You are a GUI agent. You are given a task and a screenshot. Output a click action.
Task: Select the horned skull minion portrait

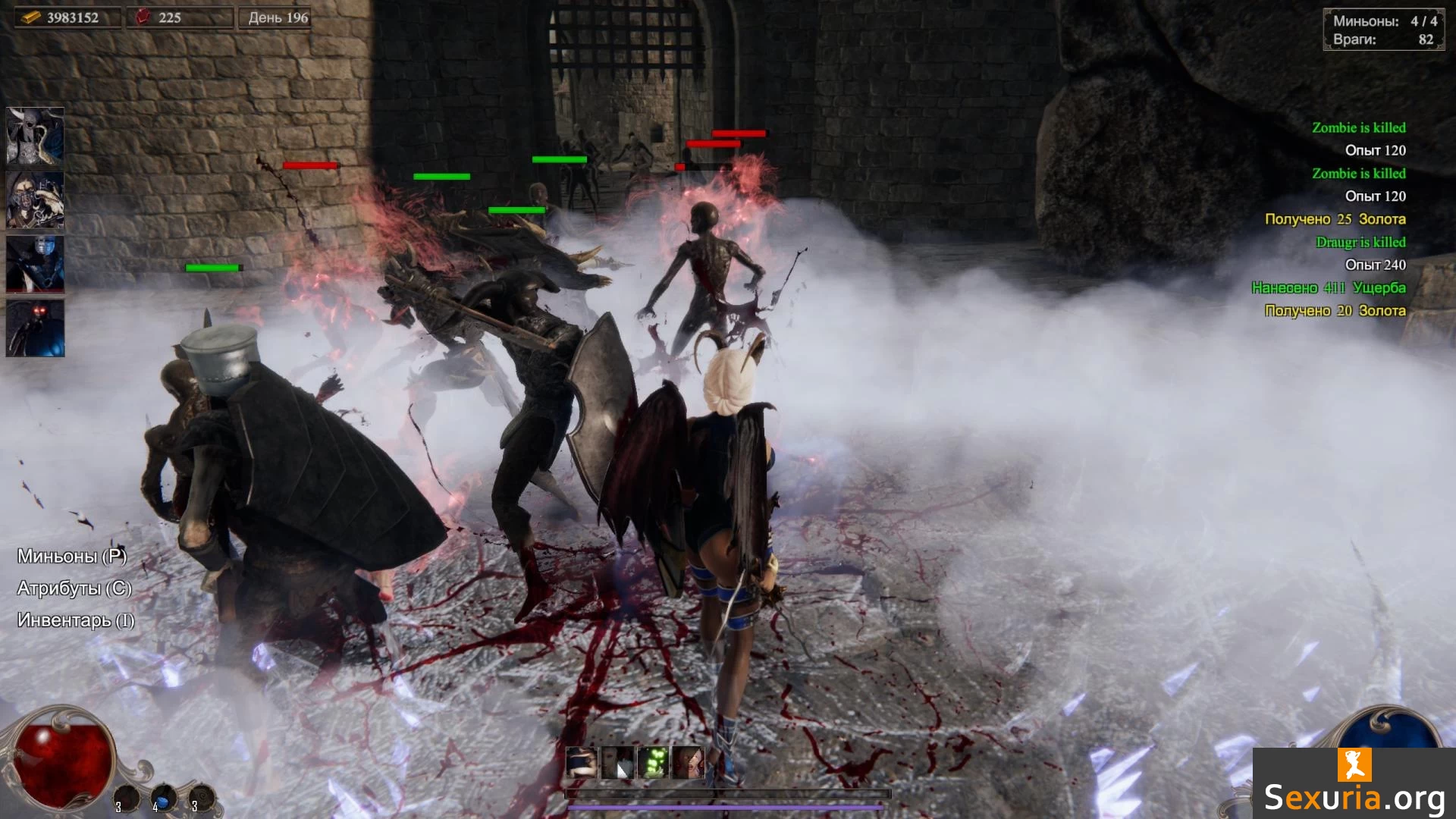point(35,136)
